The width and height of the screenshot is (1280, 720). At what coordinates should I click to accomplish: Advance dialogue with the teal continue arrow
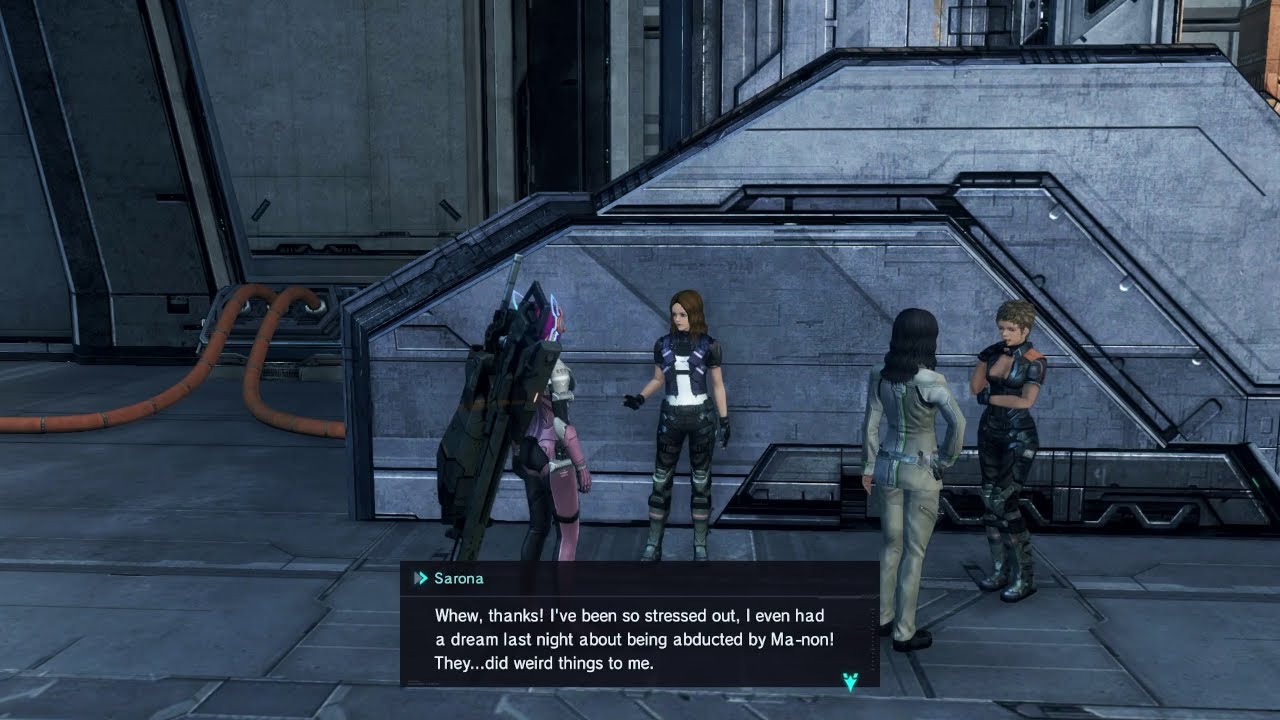point(850,682)
